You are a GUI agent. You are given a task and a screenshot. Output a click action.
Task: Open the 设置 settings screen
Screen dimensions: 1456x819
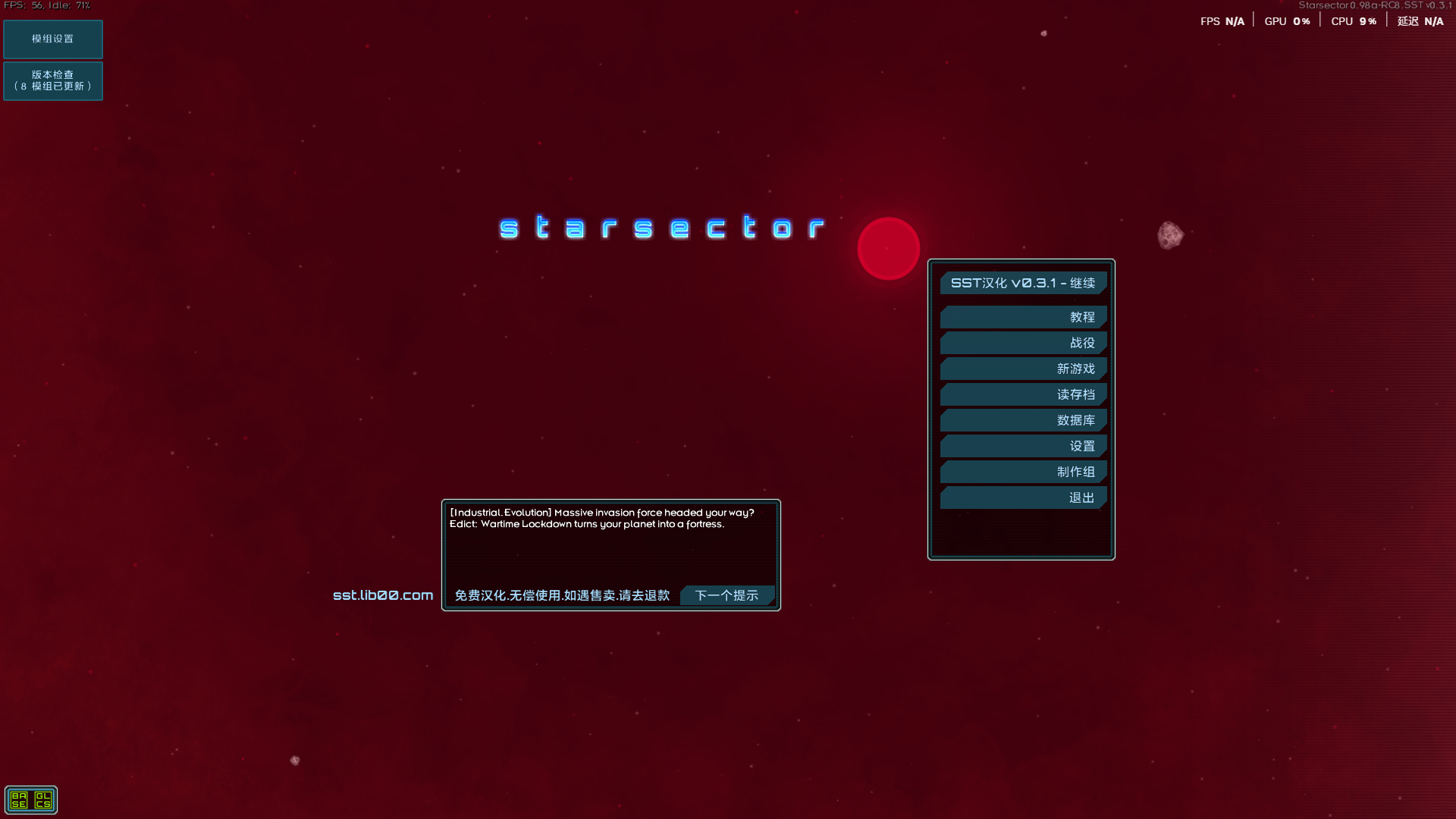tap(1023, 446)
